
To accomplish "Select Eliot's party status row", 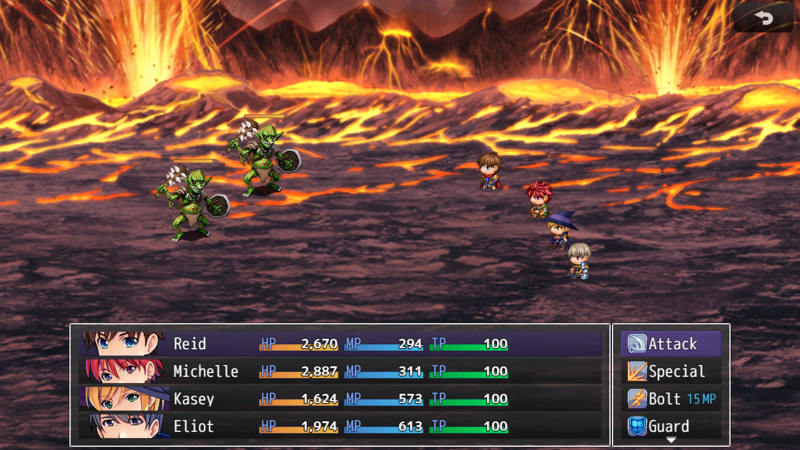I will pyautogui.click(x=340, y=427).
